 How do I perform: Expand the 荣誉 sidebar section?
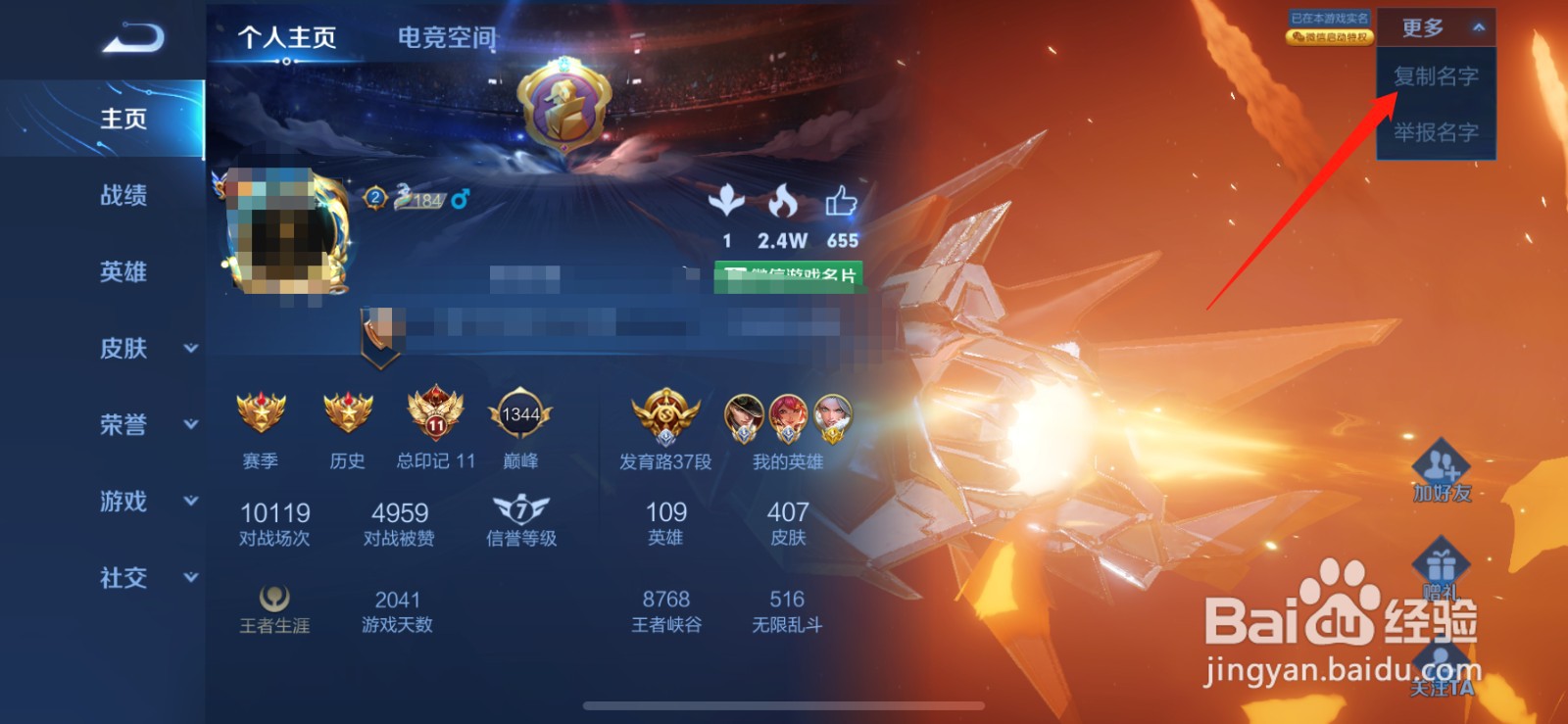(x=124, y=425)
